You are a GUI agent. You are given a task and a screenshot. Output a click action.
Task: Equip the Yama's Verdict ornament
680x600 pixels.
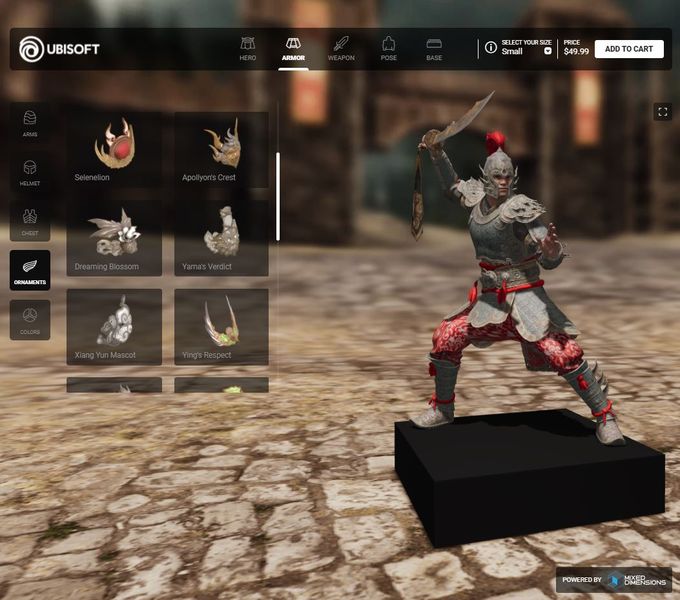pyautogui.click(x=221, y=238)
